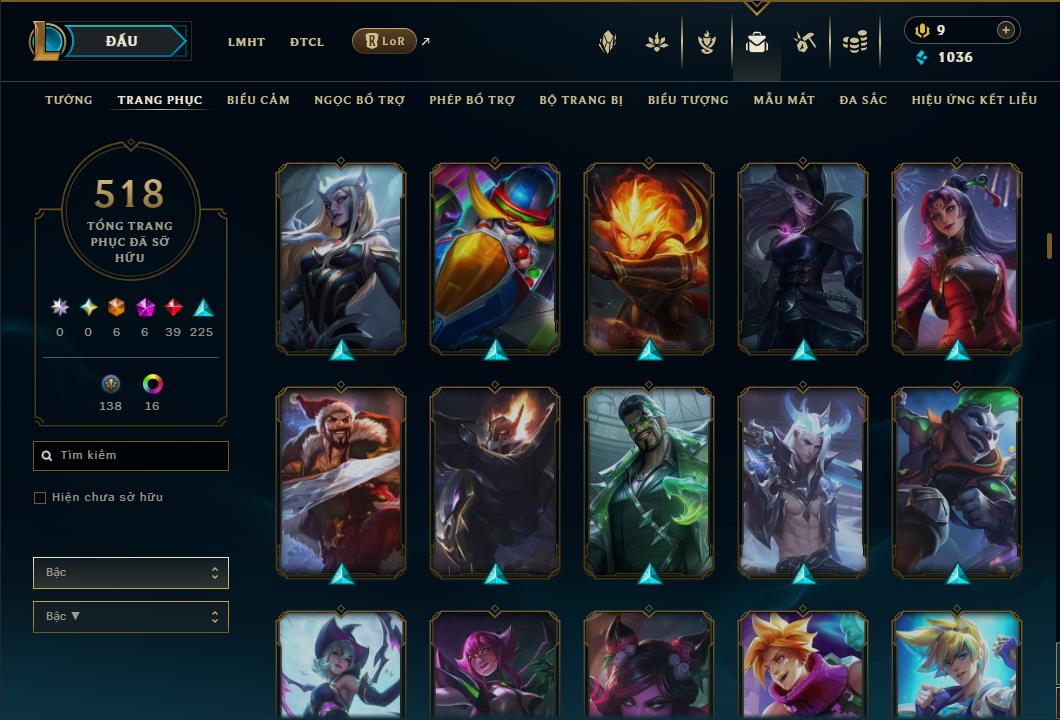Choose the flaming orange-faced skin card
The height and width of the screenshot is (720, 1060).
pyautogui.click(x=649, y=258)
